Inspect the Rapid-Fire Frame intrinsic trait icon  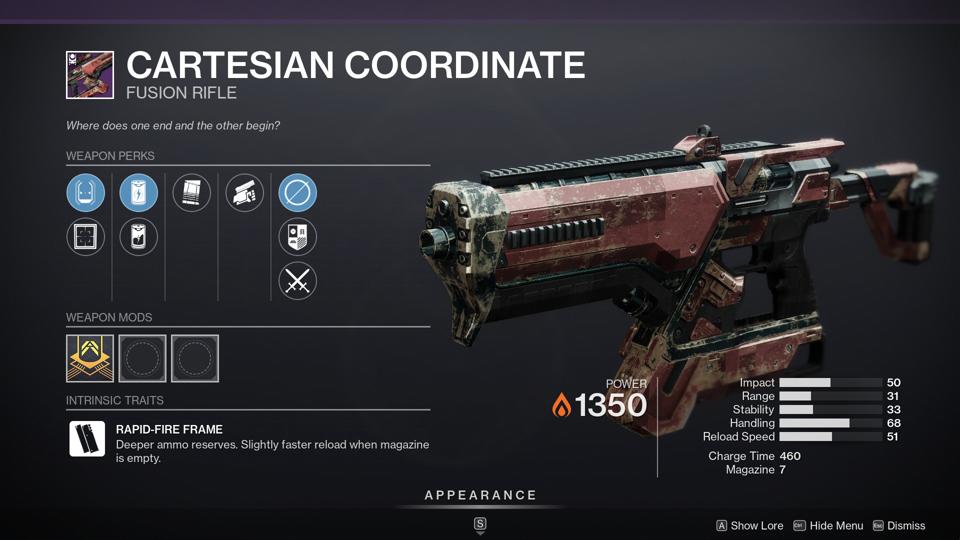(87, 439)
